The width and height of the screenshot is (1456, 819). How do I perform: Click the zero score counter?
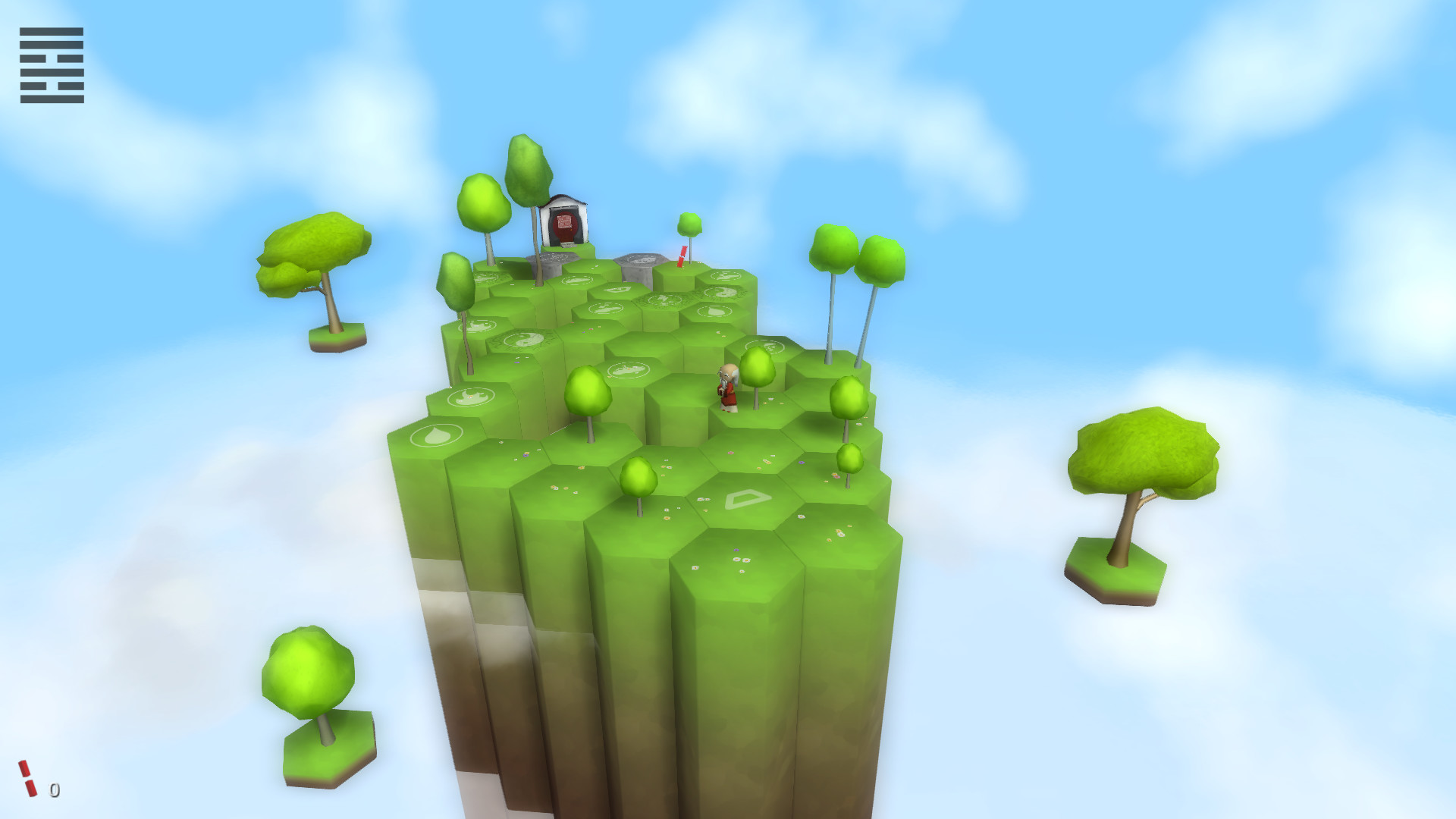(53, 791)
